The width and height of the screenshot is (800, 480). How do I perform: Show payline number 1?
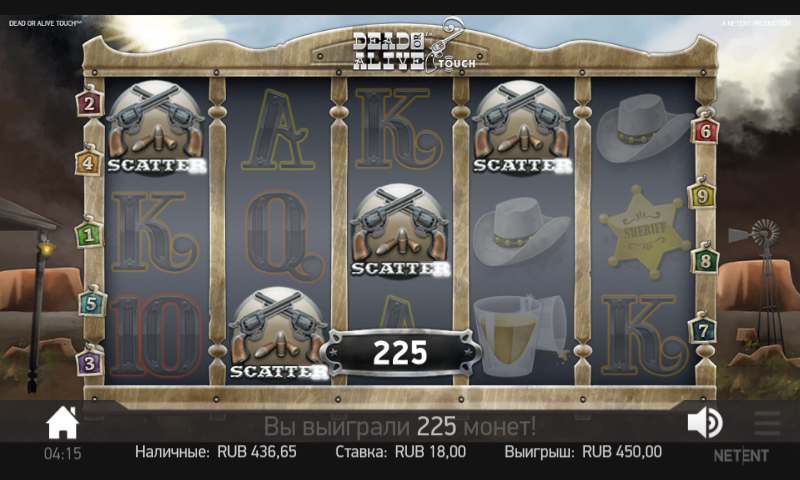[x=90, y=236]
